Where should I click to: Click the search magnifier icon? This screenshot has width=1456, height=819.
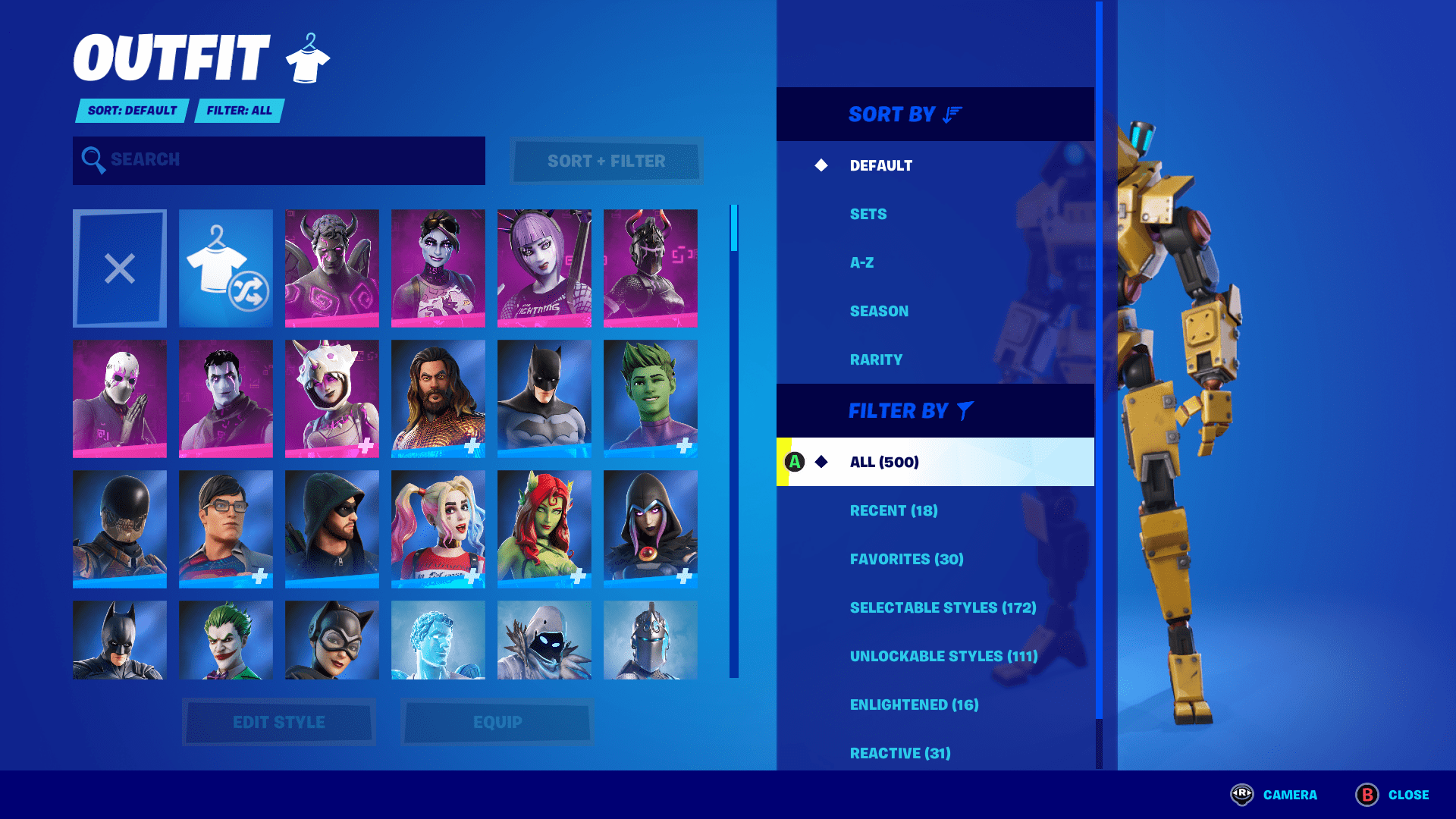[93, 159]
